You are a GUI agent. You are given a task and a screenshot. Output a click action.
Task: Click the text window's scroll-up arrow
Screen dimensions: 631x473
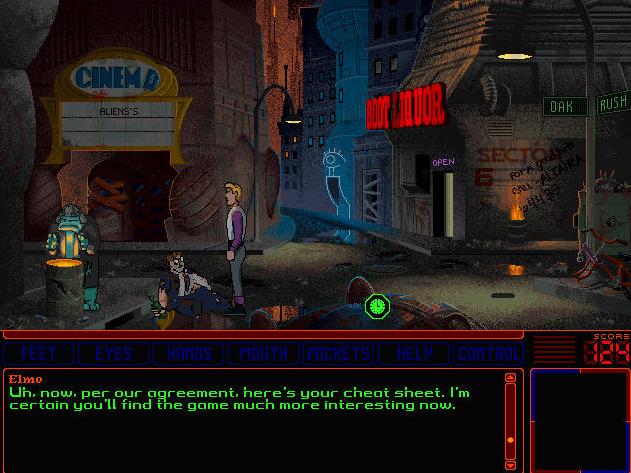tap(511, 378)
